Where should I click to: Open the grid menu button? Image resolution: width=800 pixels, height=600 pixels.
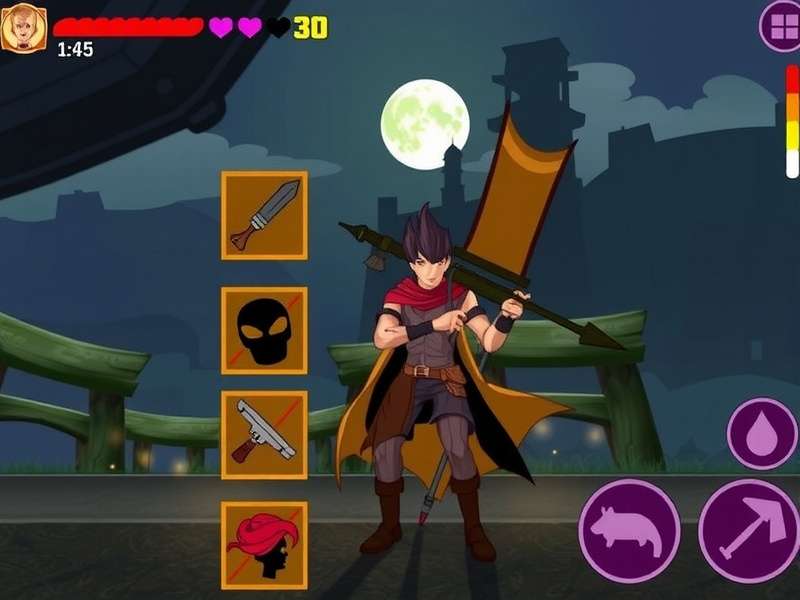[780, 26]
